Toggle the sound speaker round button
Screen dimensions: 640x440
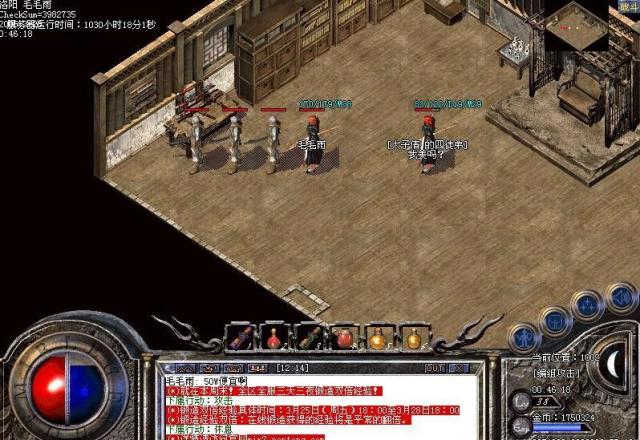(621, 296)
